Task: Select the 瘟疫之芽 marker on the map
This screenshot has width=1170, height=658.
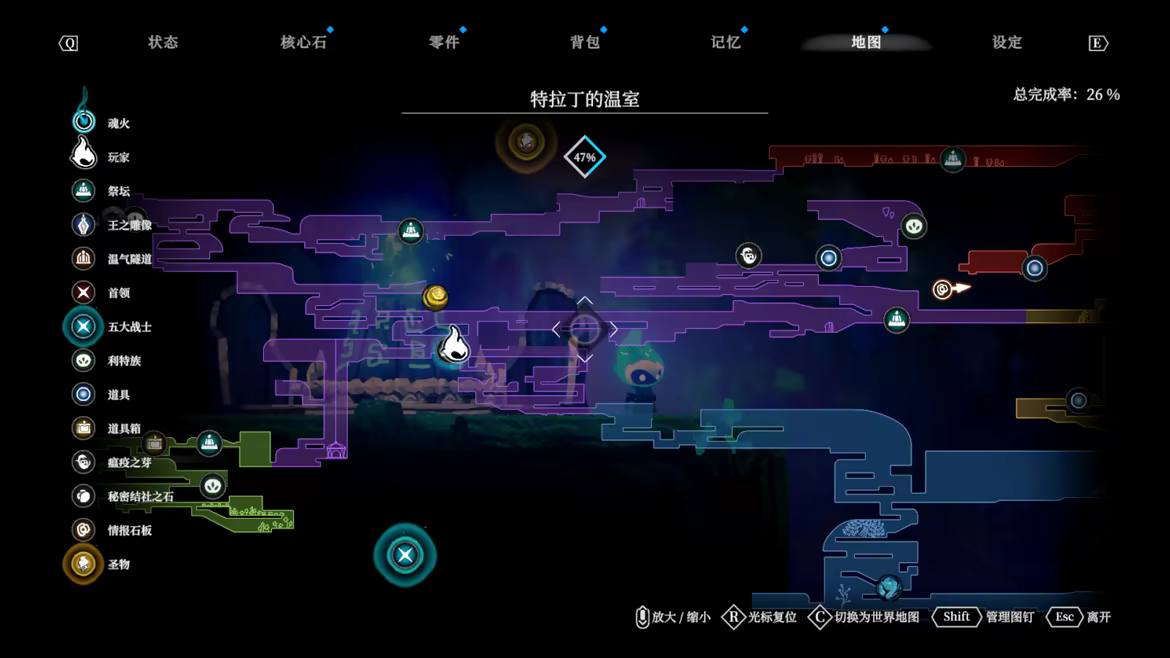Action: 748,256
